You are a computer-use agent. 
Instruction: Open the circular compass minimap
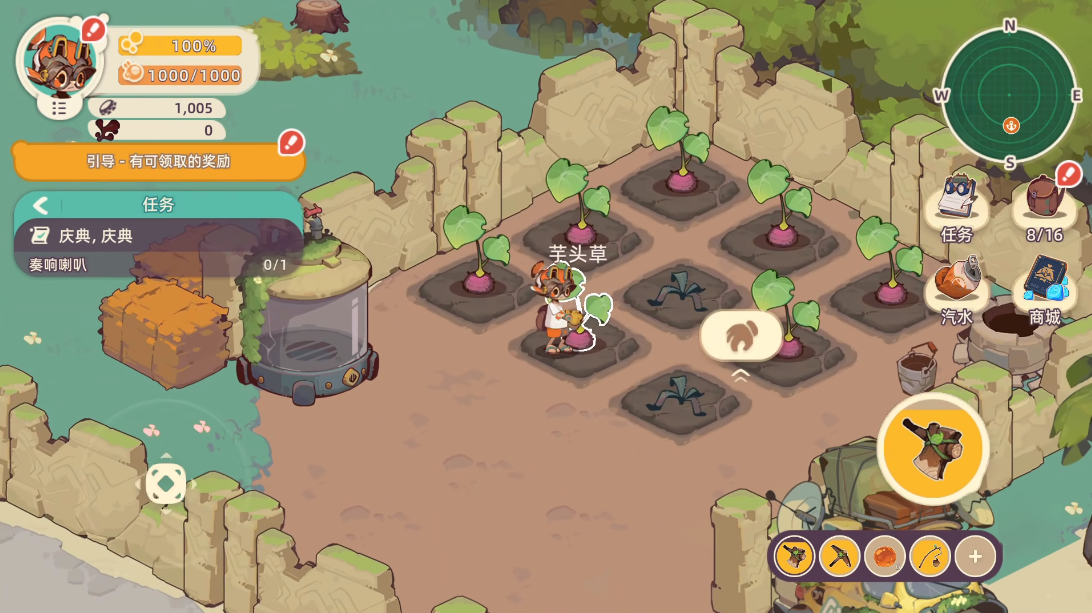click(x=1010, y=96)
